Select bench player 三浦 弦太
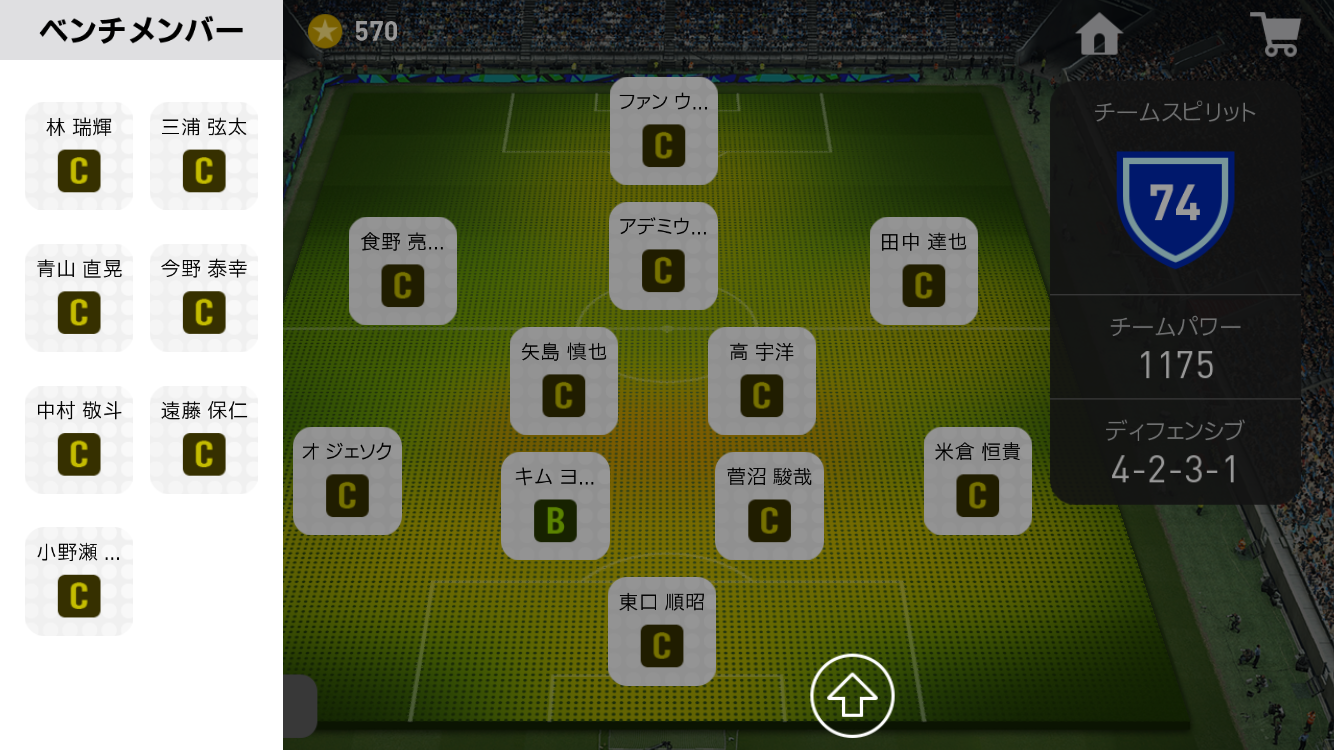Image resolution: width=1334 pixels, height=750 pixels. pyautogui.click(x=204, y=156)
